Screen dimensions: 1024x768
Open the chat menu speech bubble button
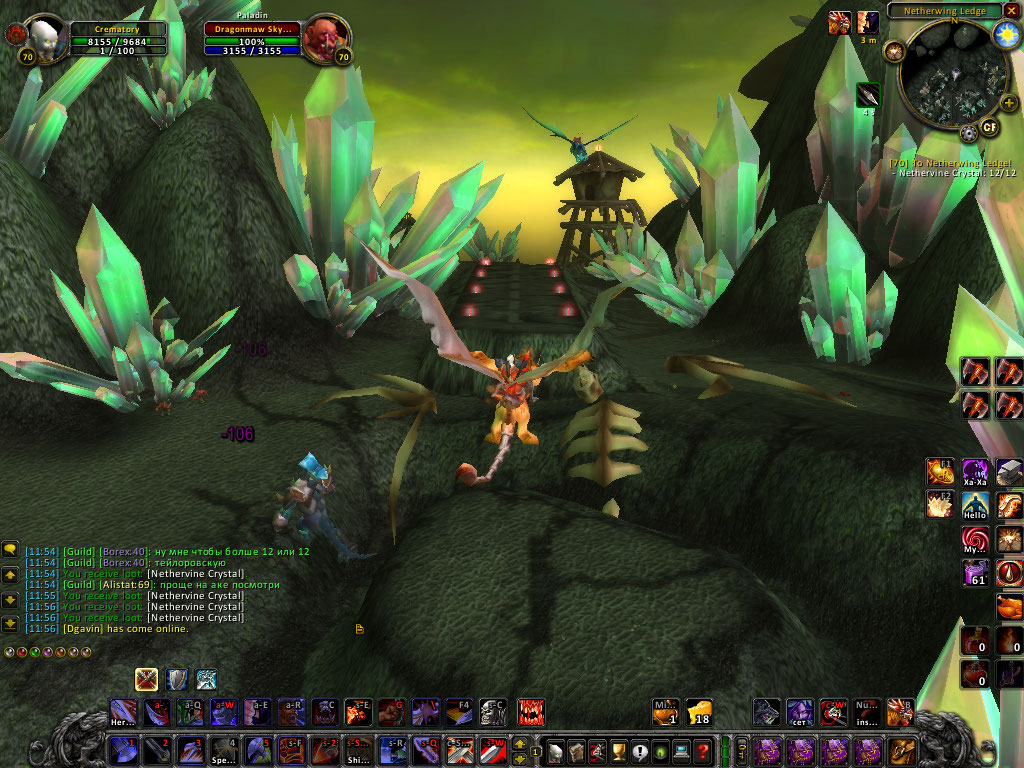coord(10,549)
